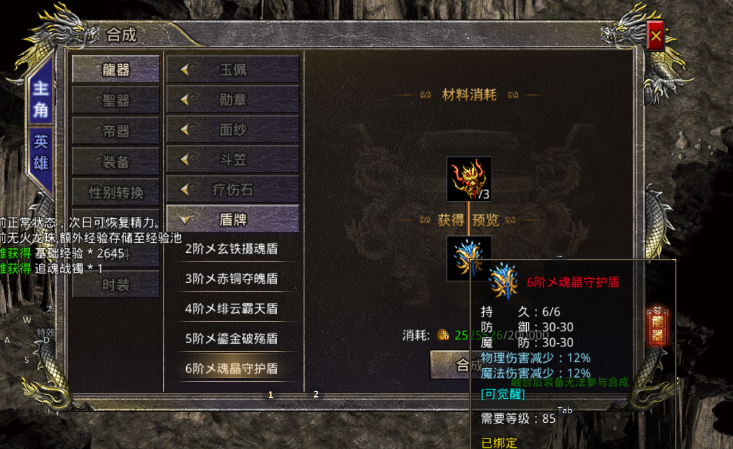The image size is (733, 449).
Task: Choose 4阶メ绯云霸天盾 recipe
Action: (231, 308)
